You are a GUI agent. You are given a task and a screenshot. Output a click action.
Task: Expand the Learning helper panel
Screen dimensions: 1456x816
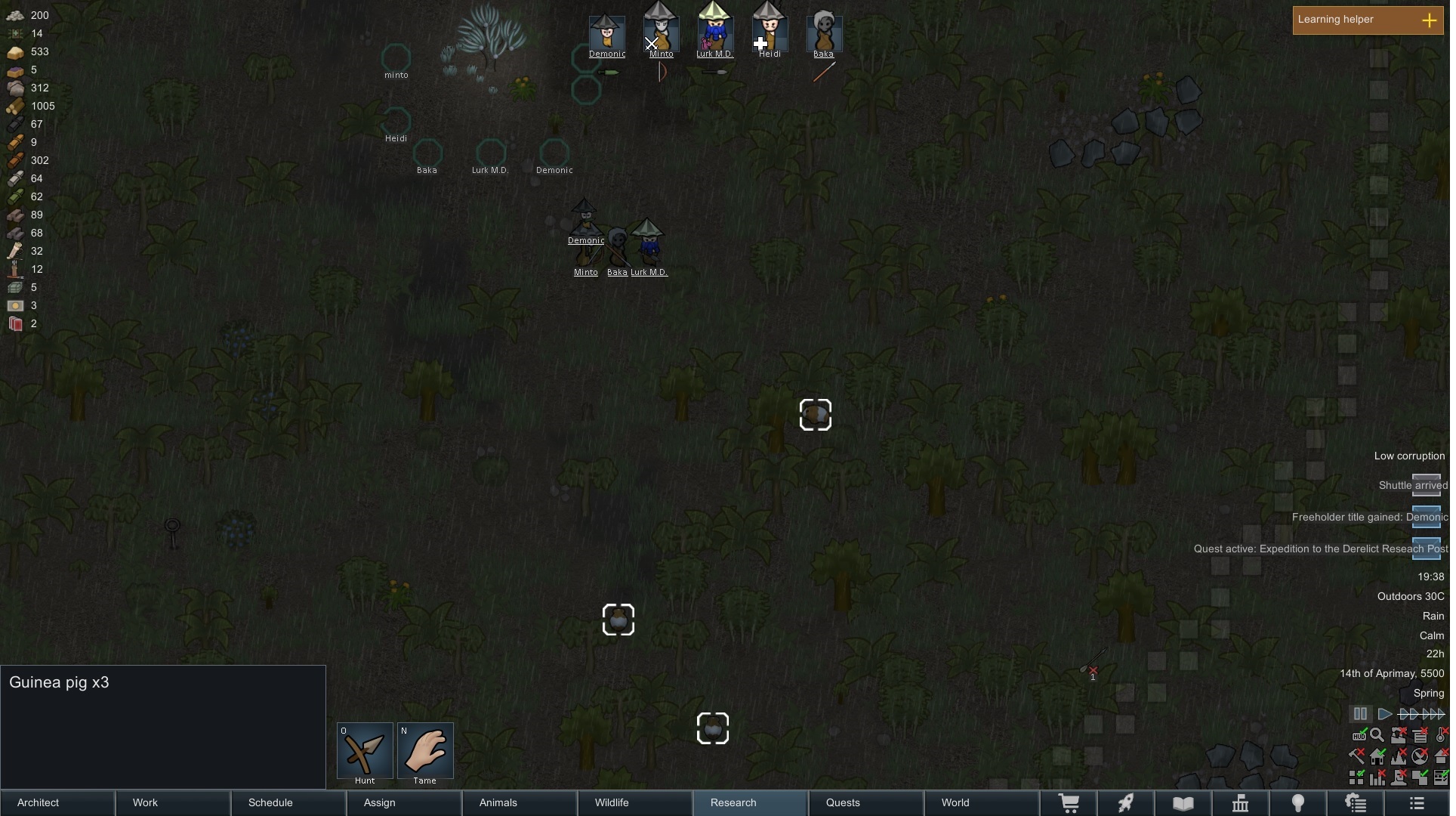tap(1429, 20)
